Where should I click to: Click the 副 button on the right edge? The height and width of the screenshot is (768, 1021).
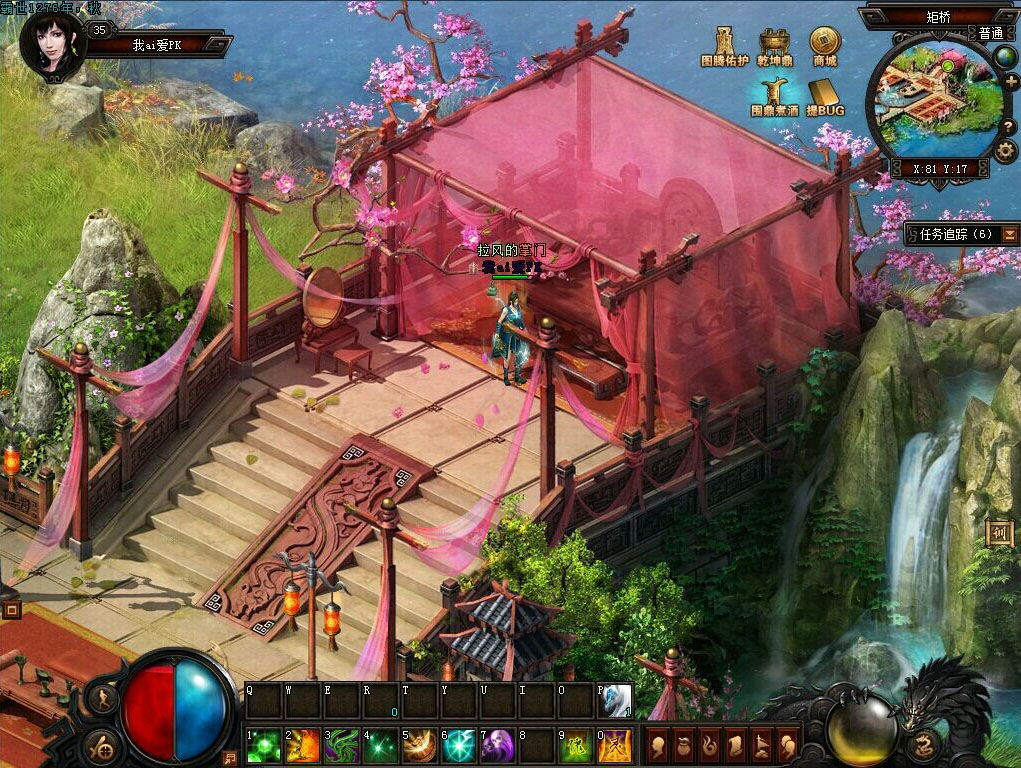999,532
